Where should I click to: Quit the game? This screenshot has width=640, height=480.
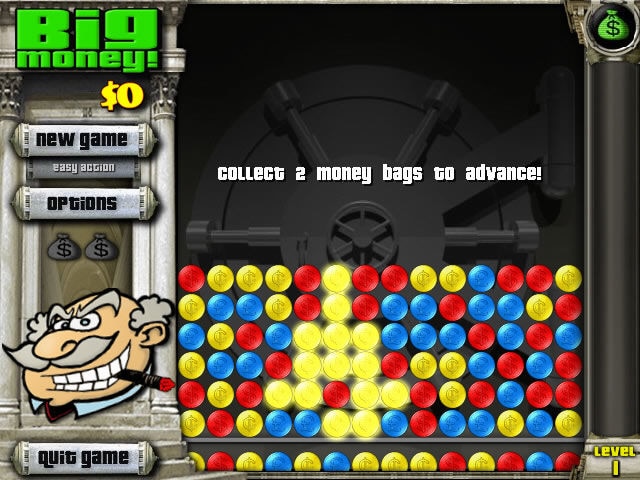point(83,458)
